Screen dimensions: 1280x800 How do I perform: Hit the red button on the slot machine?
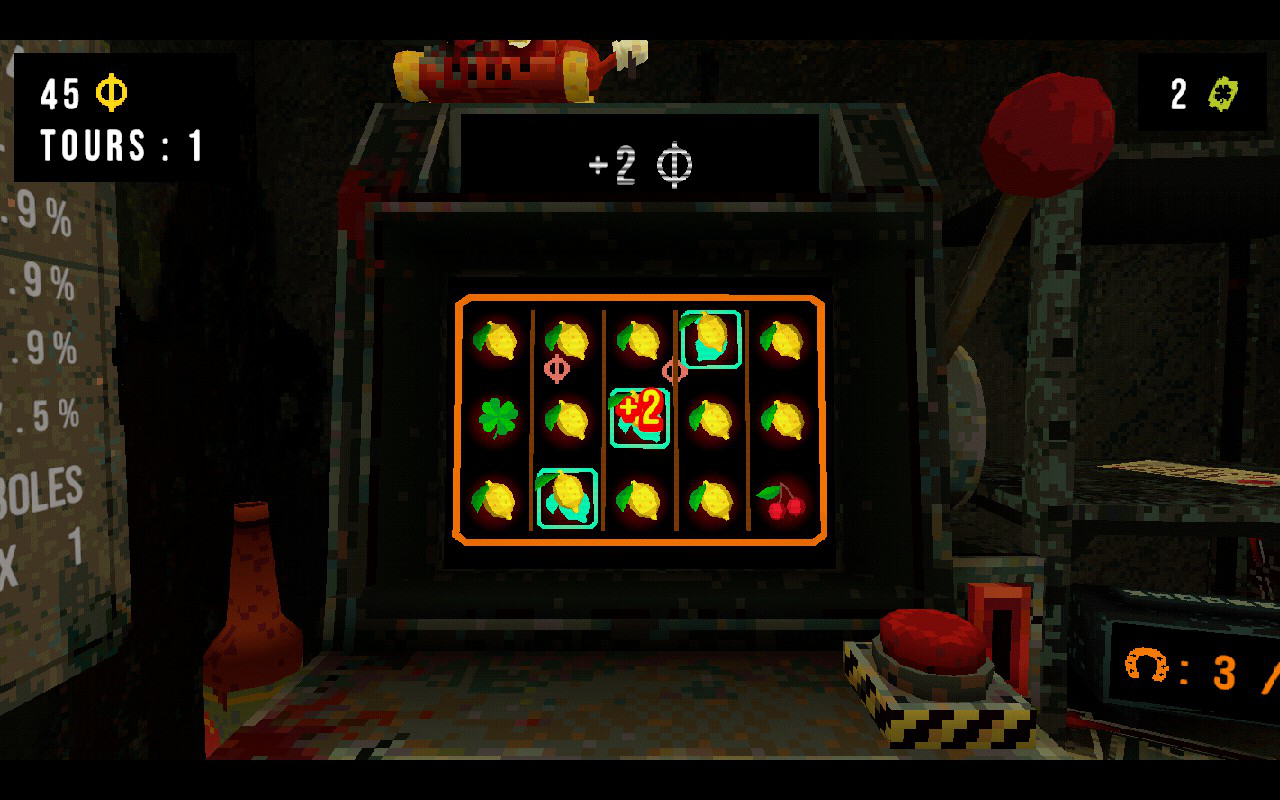tap(932, 641)
